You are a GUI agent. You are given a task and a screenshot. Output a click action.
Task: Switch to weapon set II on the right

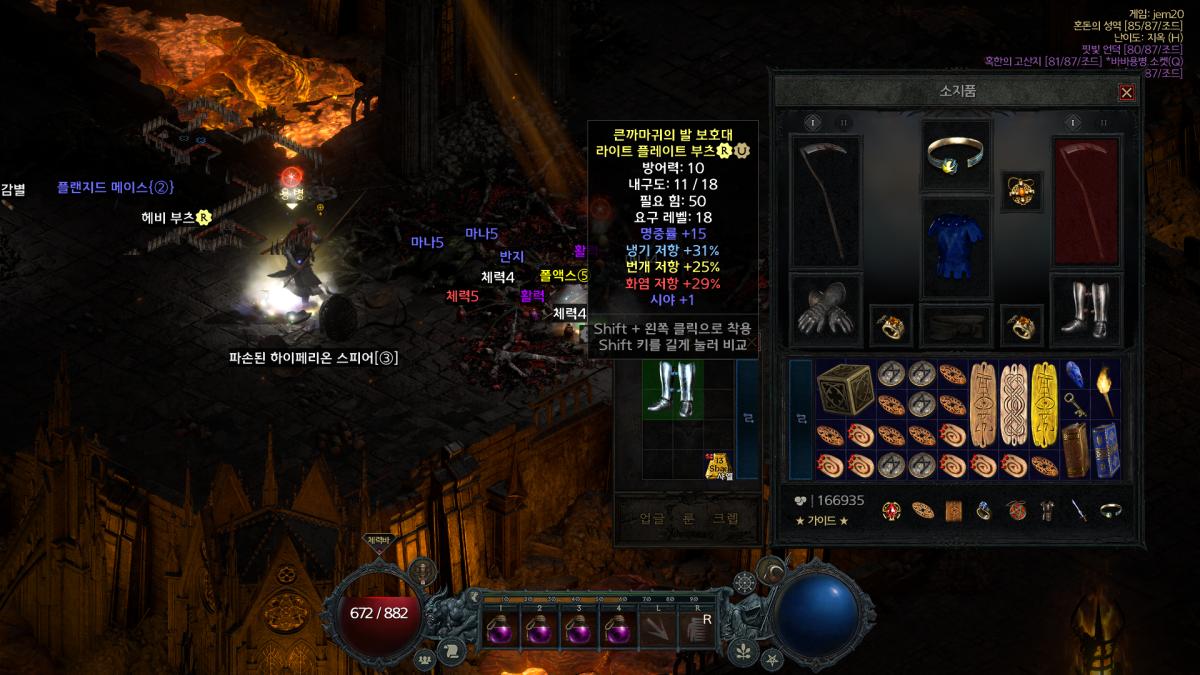1103,122
